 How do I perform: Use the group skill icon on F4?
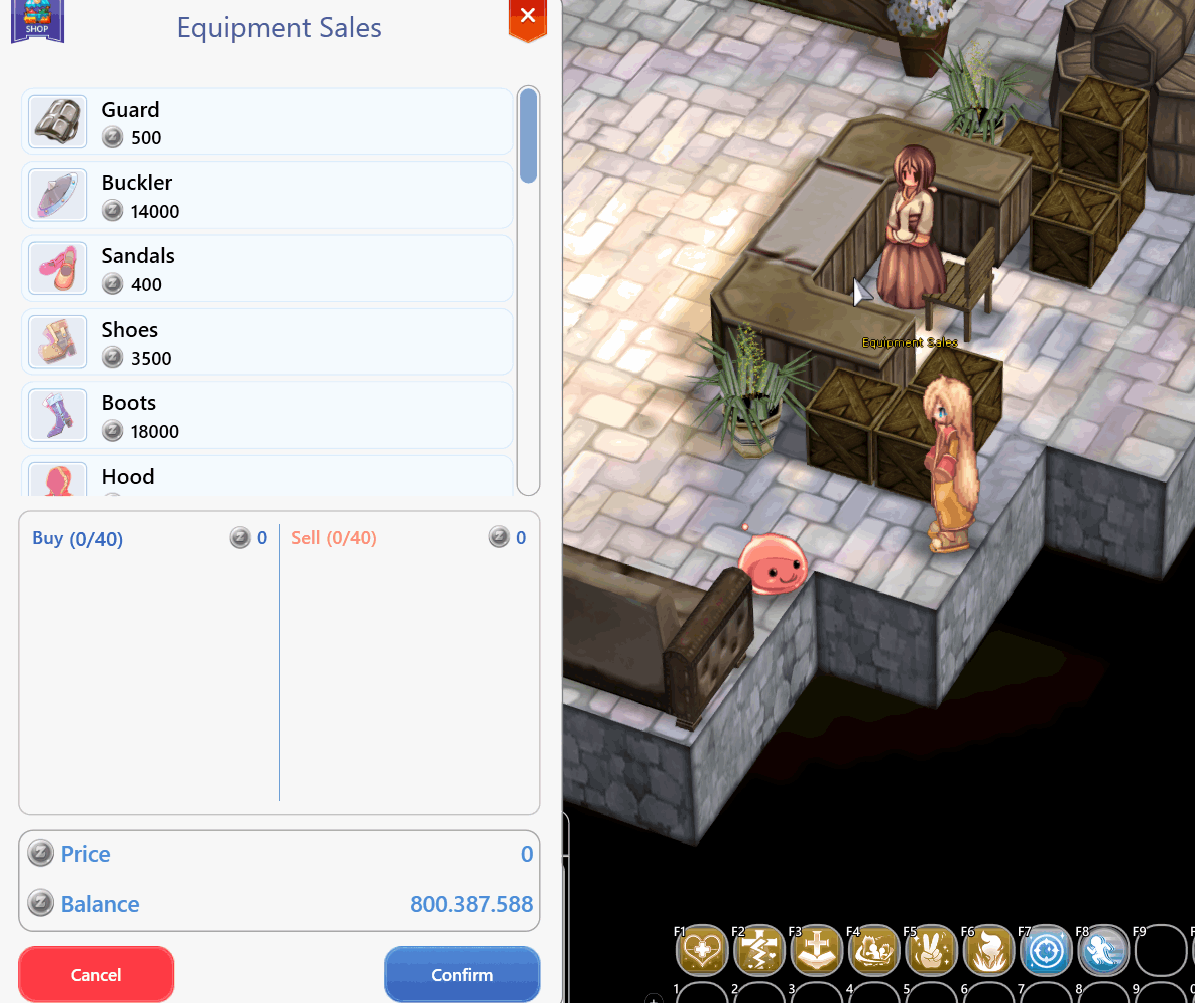[x=875, y=950]
